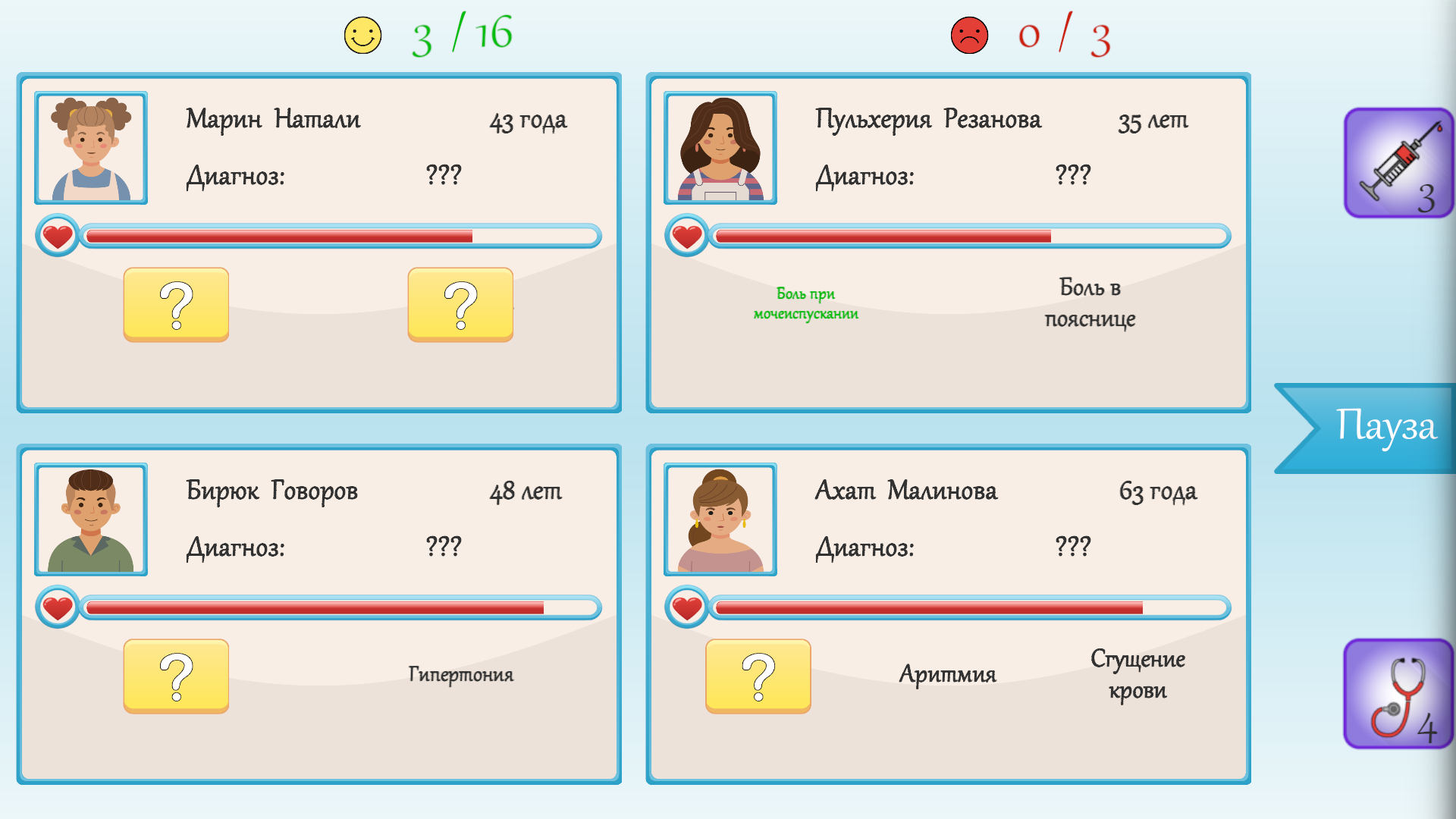Viewport: 1456px width, 819px height.
Task: Click the heart icon on Ахат Малинова's card
Action: pos(686,607)
